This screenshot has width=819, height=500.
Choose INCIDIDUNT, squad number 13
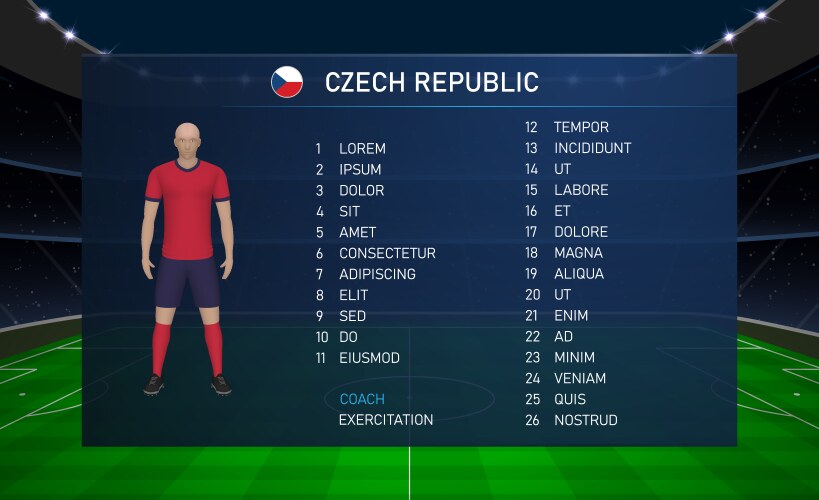tap(592, 149)
